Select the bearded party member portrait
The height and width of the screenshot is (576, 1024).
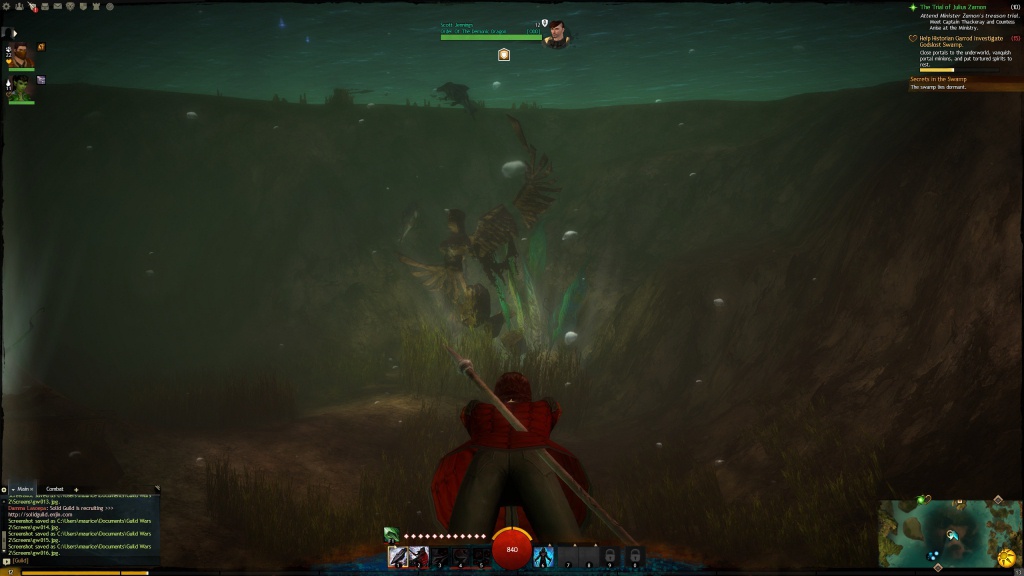coord(22,55)
